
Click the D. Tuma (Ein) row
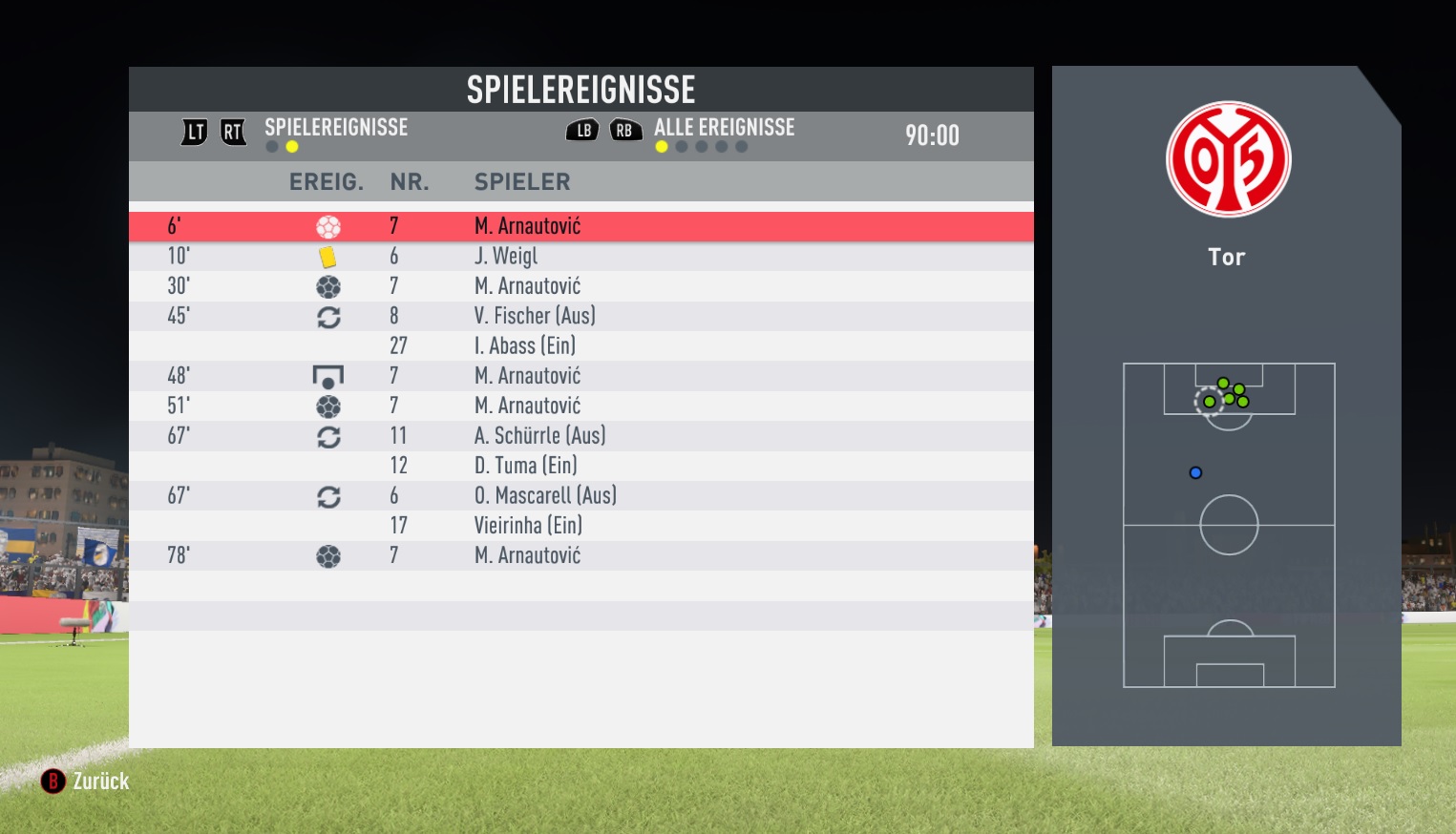(x=580, y=466)
